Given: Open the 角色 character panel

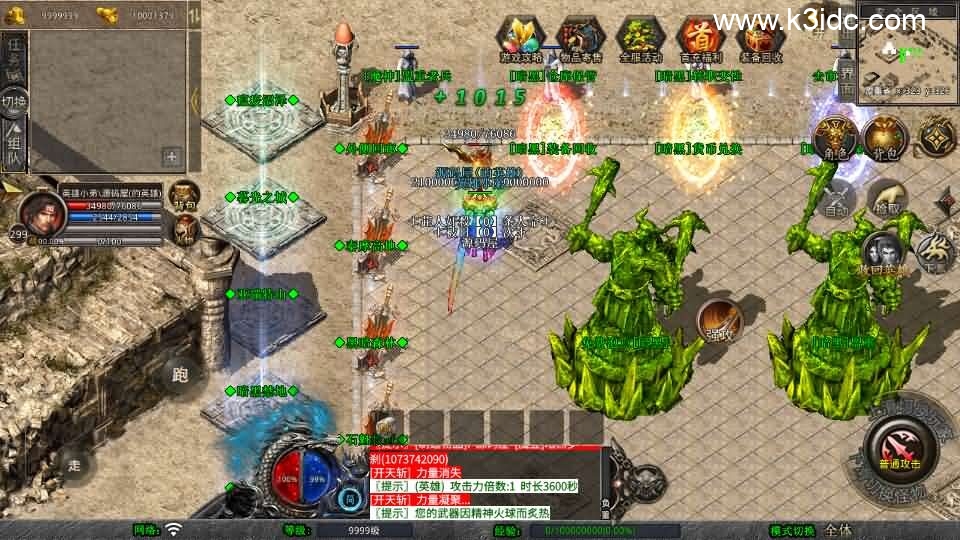Looking at the screenshot, I should (835, 138).
